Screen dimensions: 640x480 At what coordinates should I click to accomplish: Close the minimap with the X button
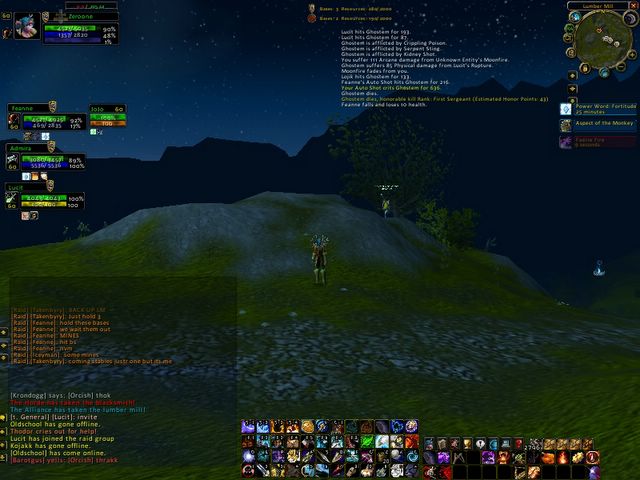pyautogui.click(x=632, y=6)
